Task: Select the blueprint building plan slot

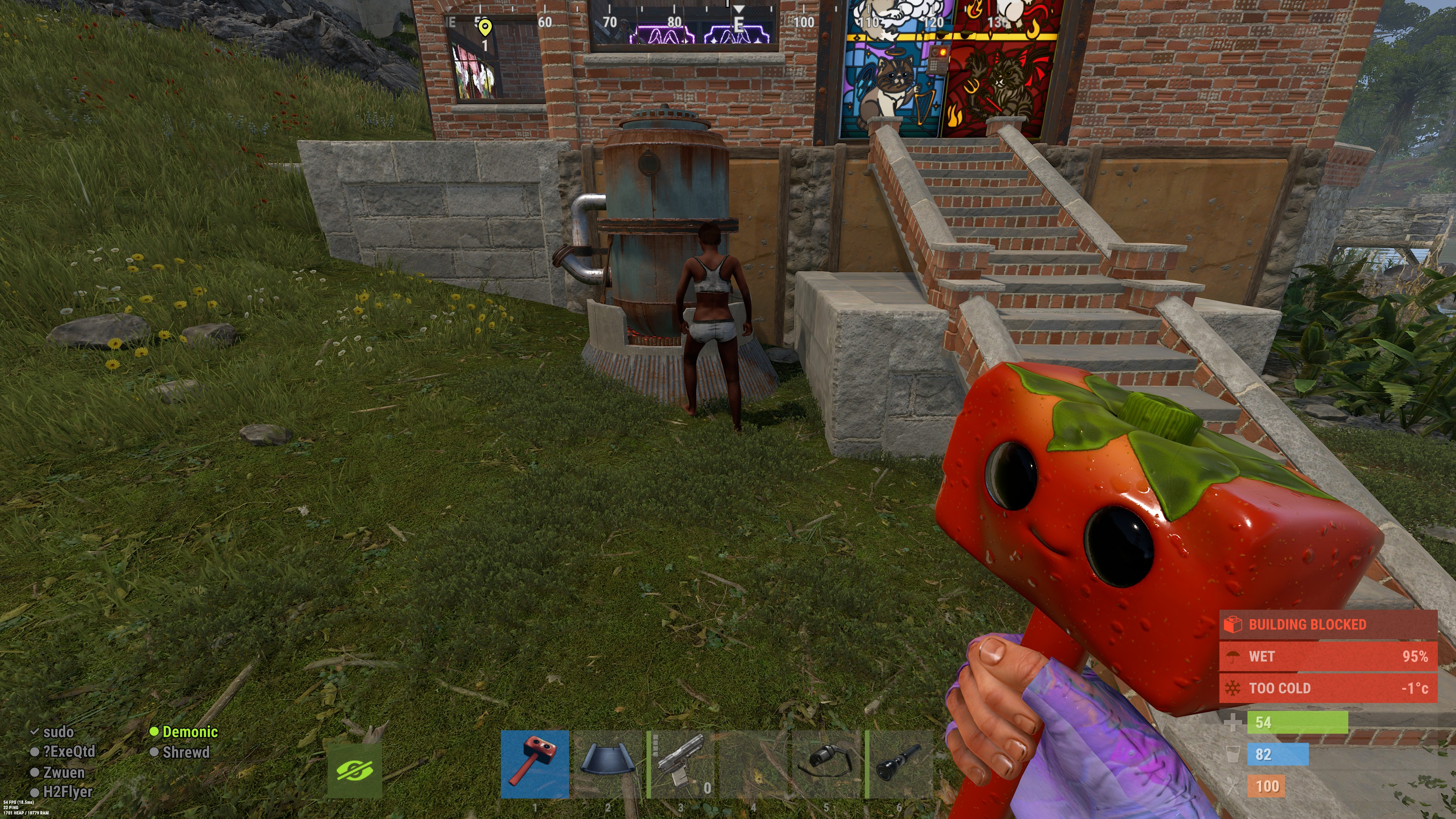Action: click(x=607, y=764)
